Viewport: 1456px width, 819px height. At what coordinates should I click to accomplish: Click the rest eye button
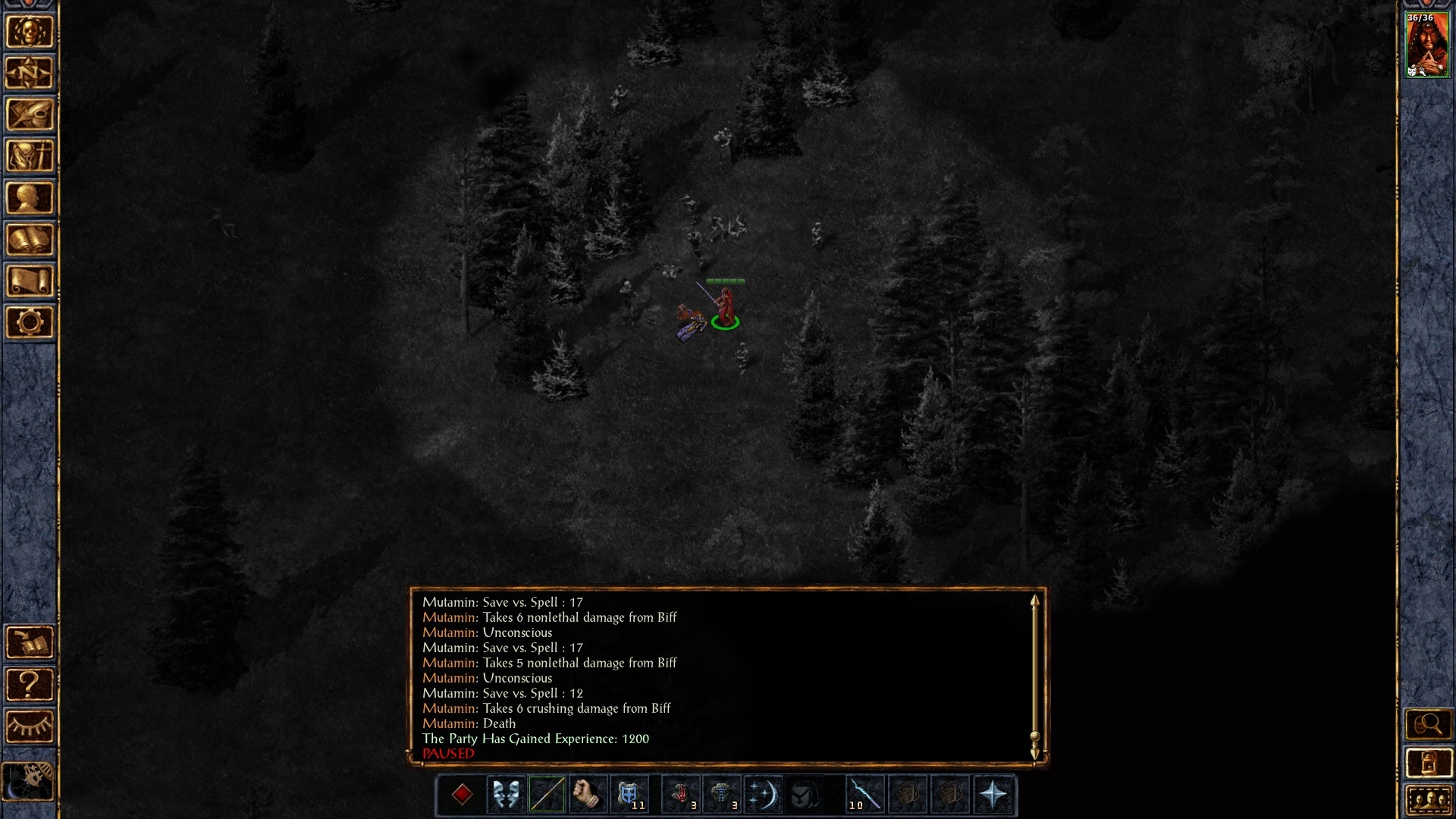pyautogui.click(x=30, y=726)
